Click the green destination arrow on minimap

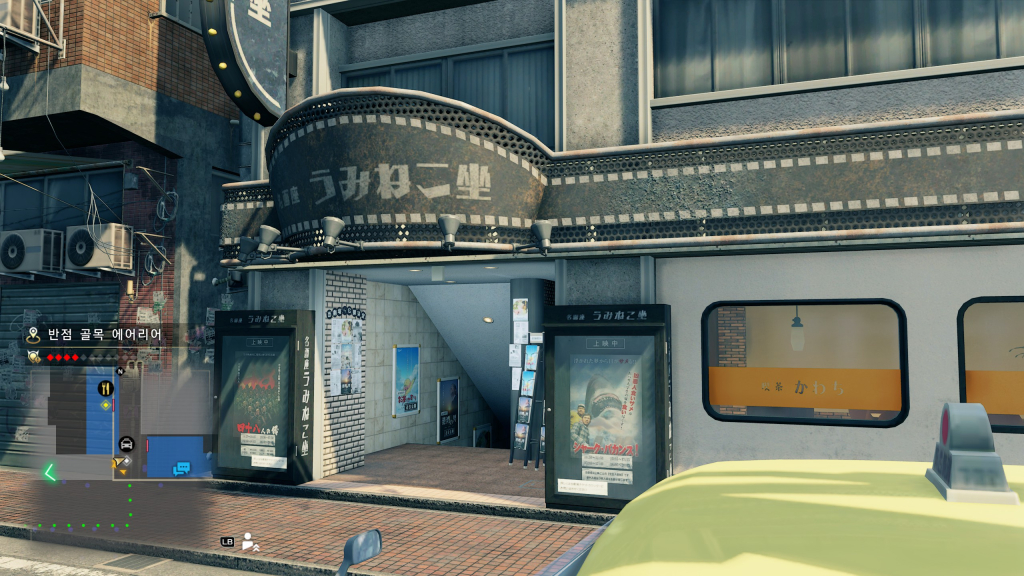[48, 473]
